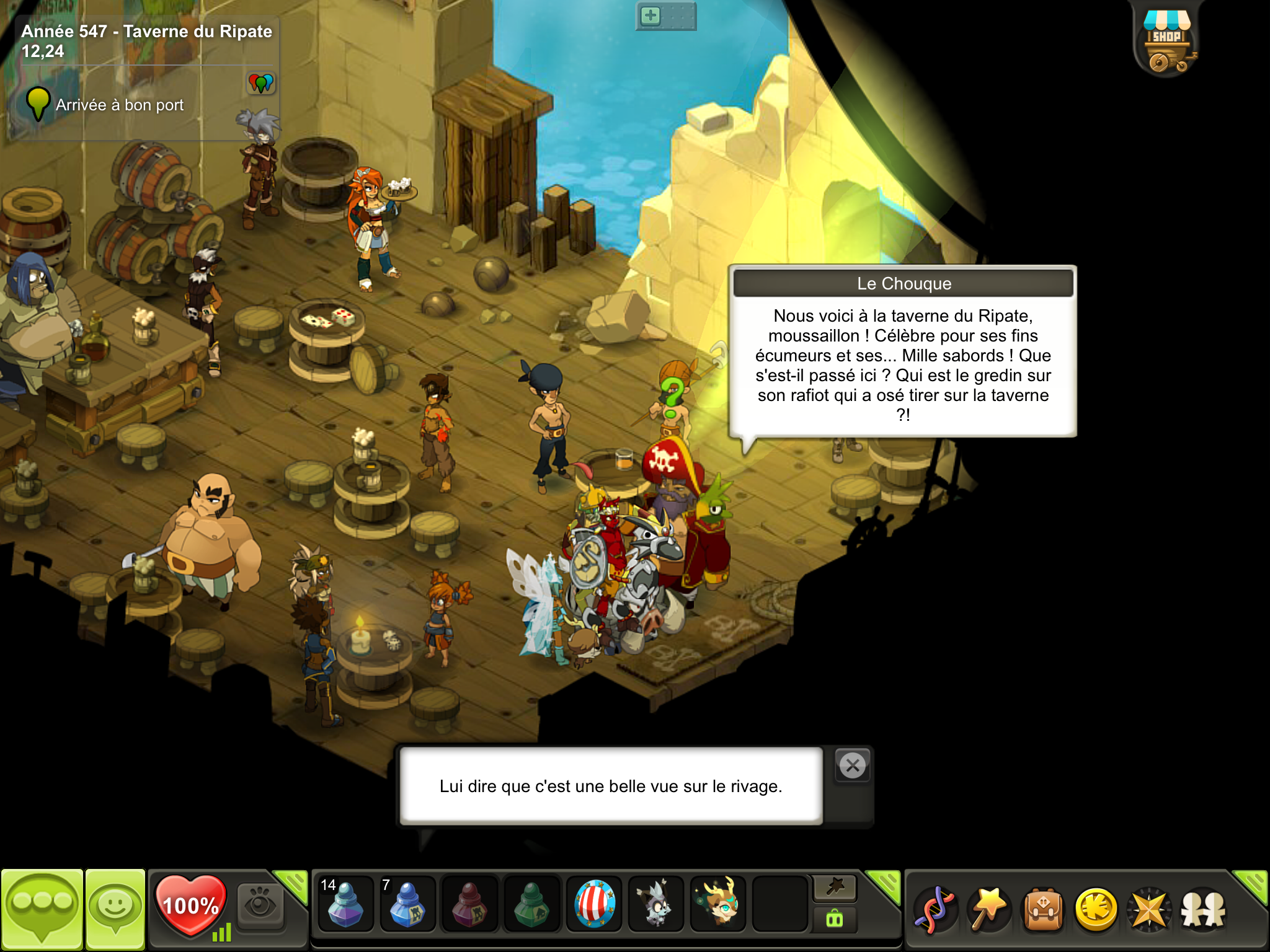Click the colored map pins button

261,82
